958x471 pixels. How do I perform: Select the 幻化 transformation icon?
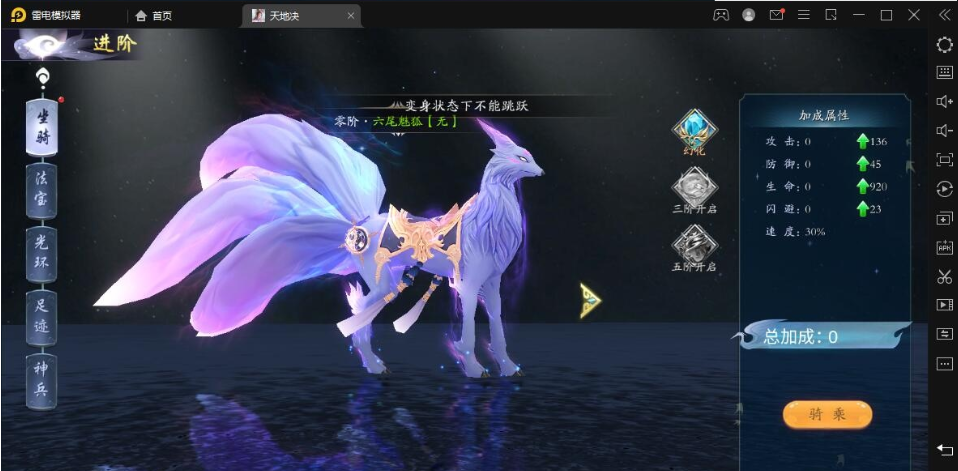point(693,130)
